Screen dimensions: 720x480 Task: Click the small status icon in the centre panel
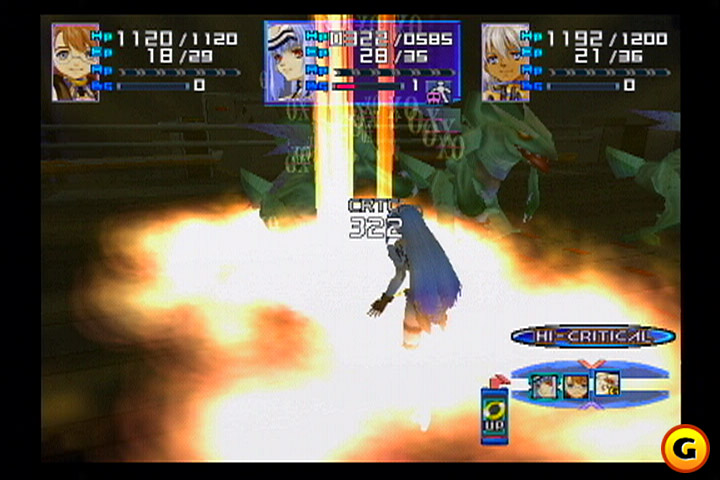click(437, 89)
